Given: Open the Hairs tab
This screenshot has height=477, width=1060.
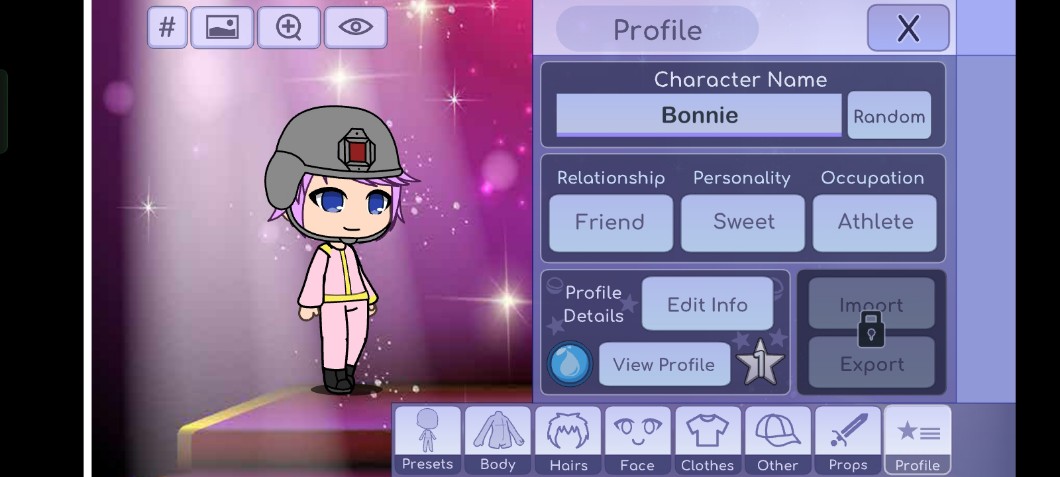Looking at the screenshot, I should 568,440.
